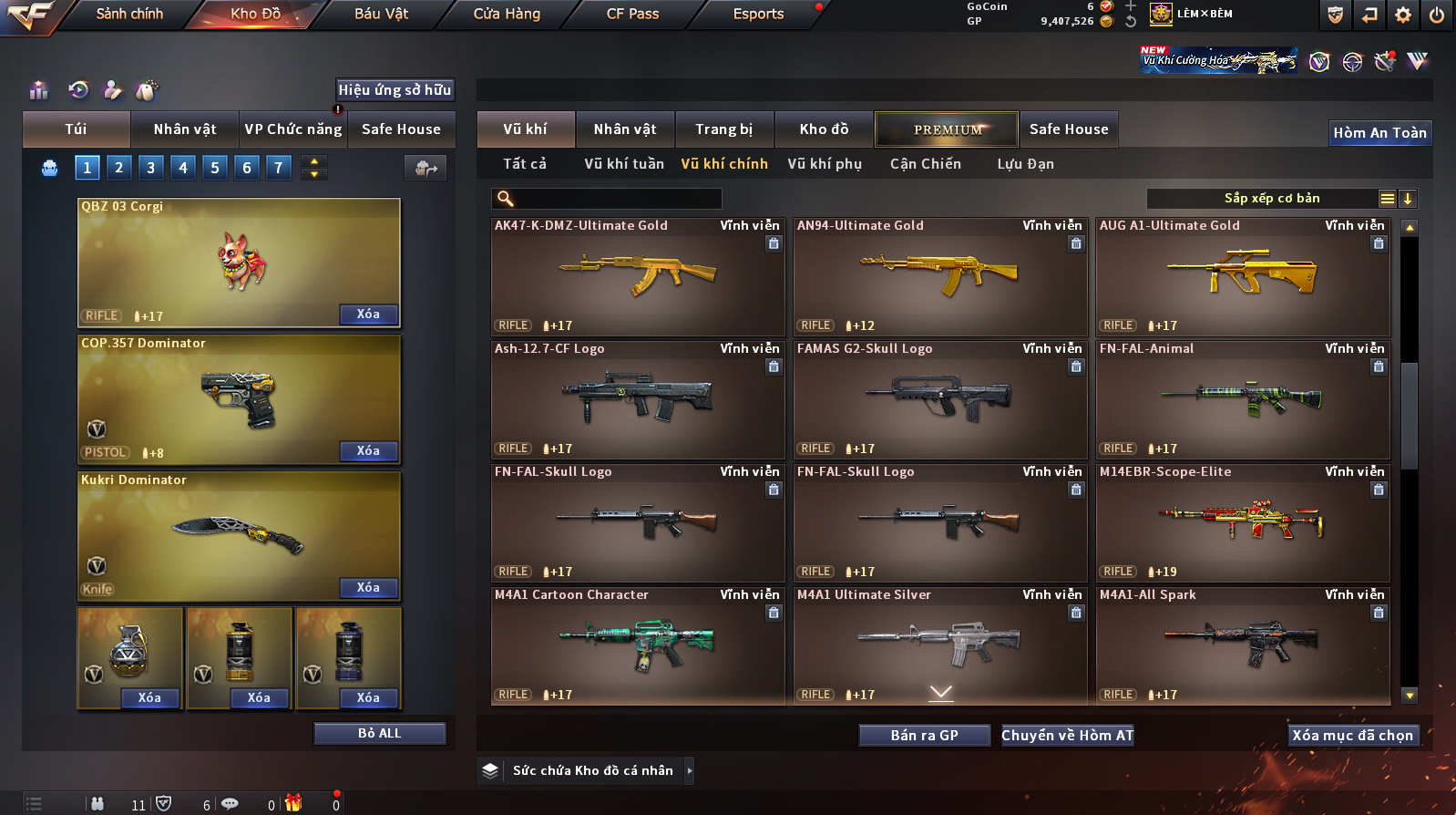Open the Sảnh chính lobby menu
Image resolution: width=1456 pixels, height=815 pixels.
click(x=129, y=14)
